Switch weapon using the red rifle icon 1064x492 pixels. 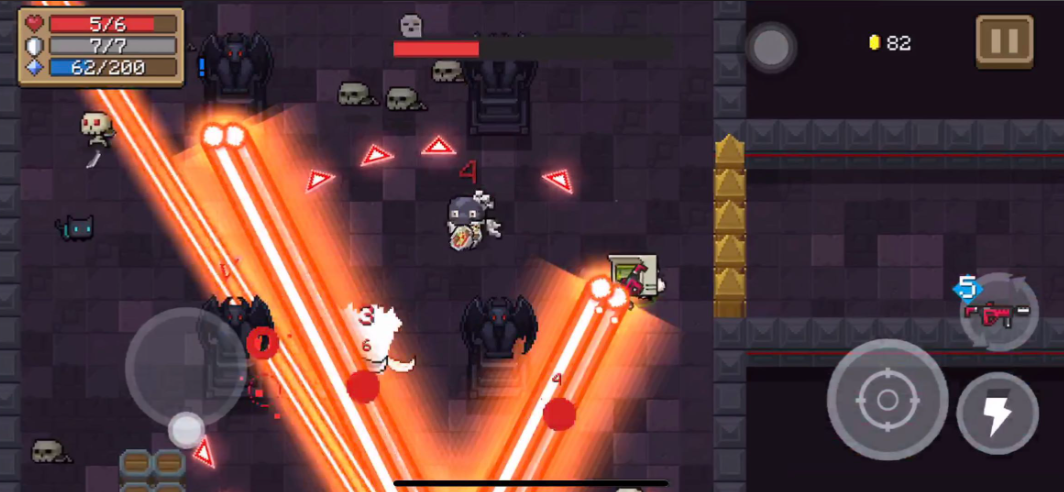pos(996,313)
